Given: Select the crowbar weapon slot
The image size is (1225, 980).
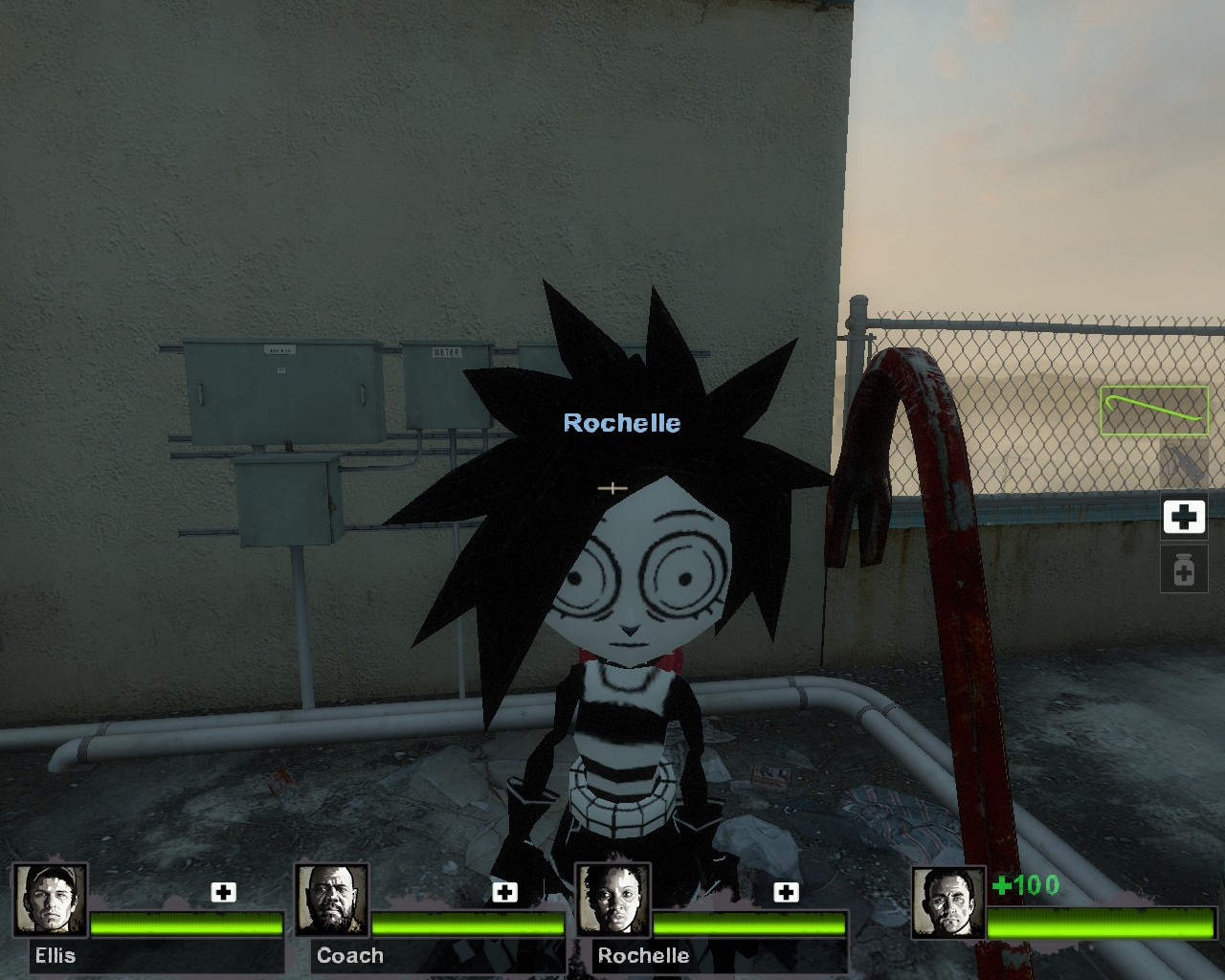Looking at the screenshot, I should [1154, 410].
